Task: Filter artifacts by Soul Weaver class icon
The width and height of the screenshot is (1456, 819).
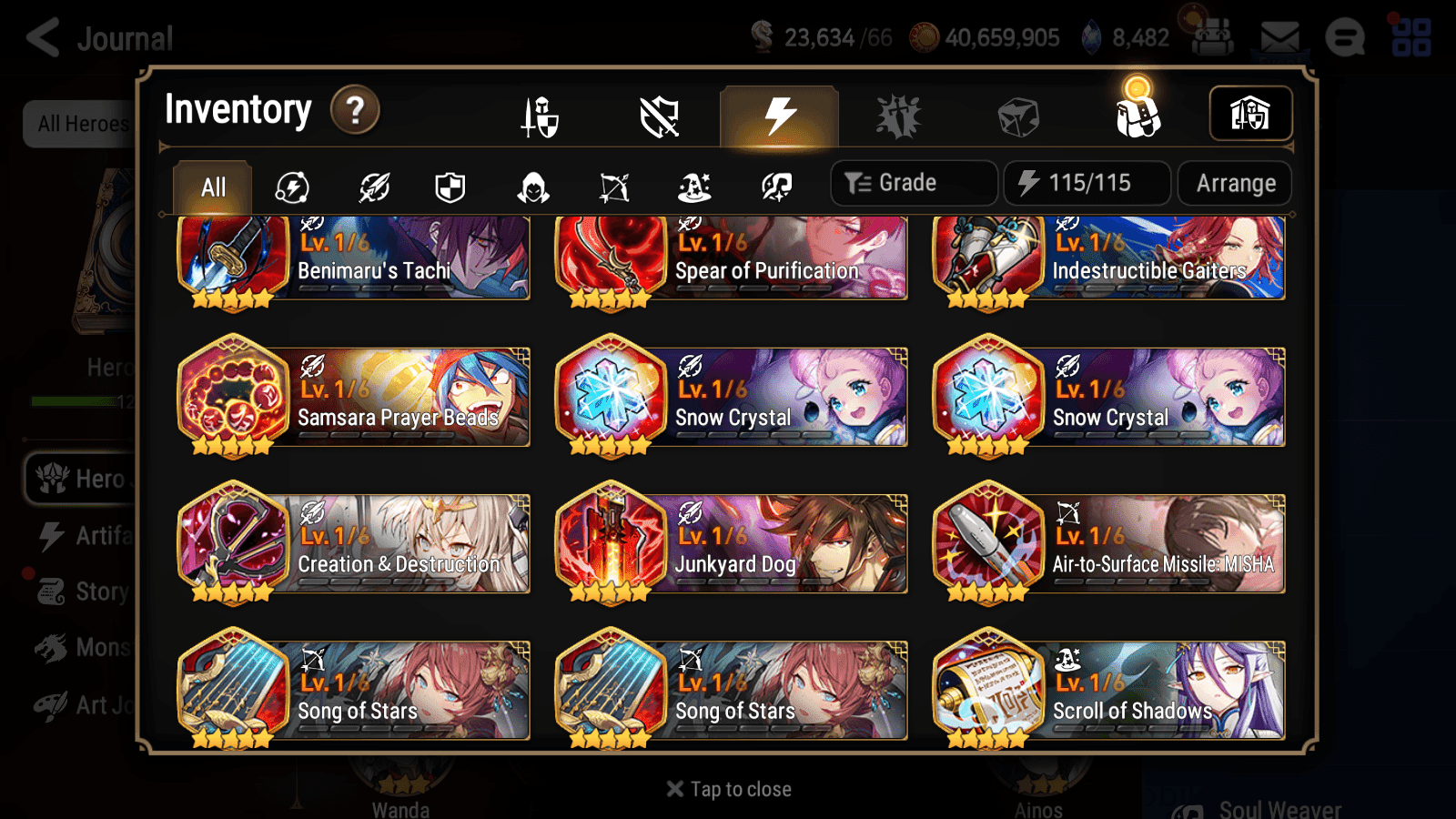Action: tap(776, 187)
